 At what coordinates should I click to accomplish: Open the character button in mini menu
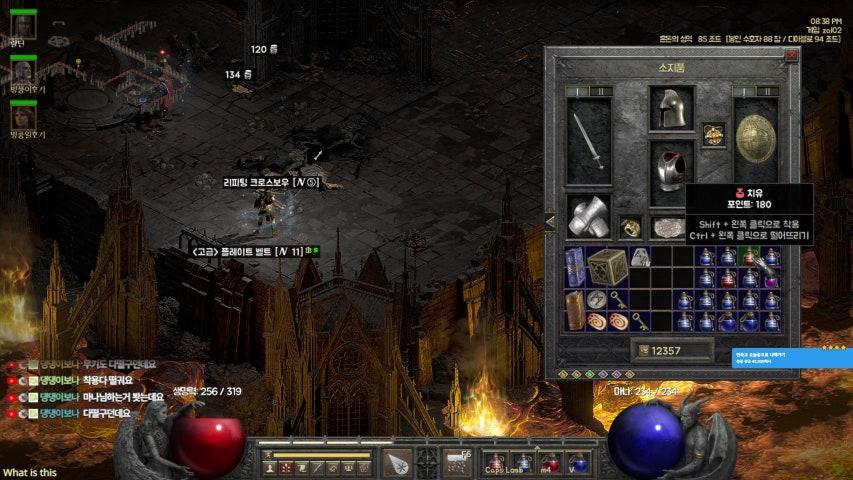click(x=269, y=468)
